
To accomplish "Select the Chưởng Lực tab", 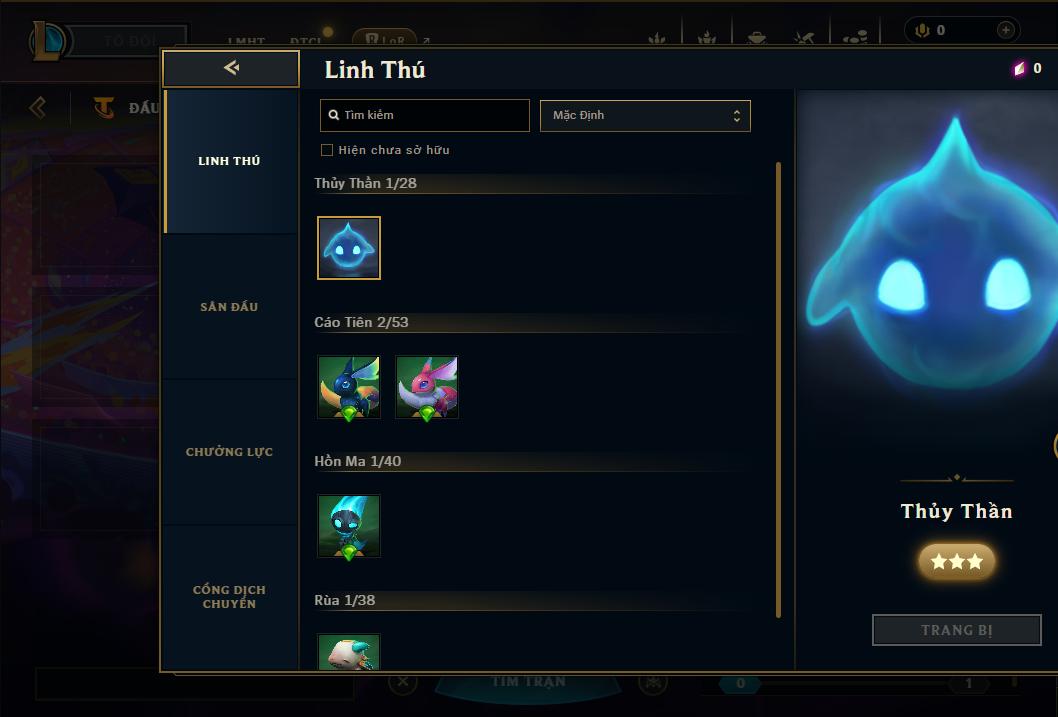I will (x=229, y=452).
